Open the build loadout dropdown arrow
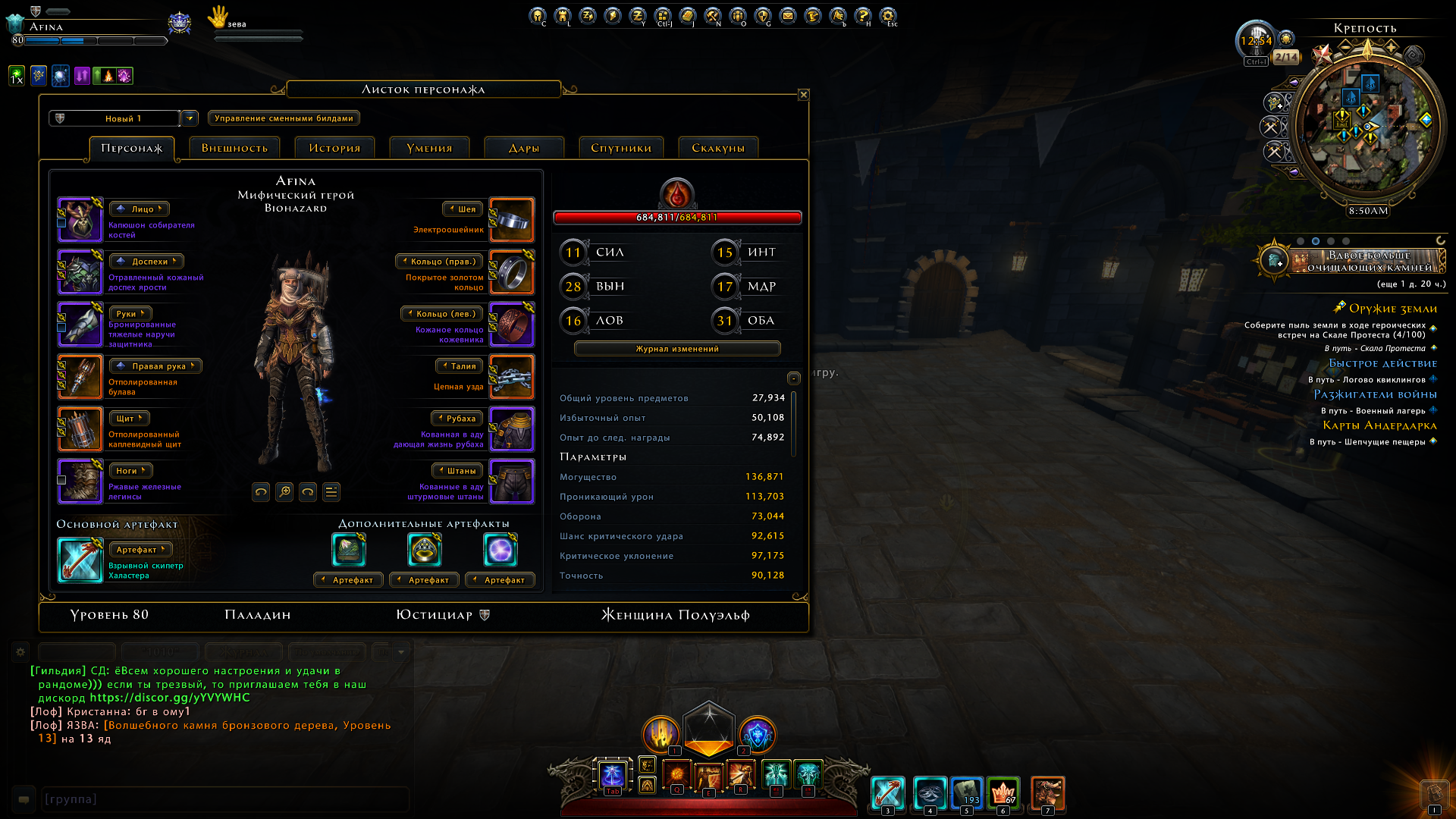The width and height of the screenshot is (1456, 819). point(190,118)
